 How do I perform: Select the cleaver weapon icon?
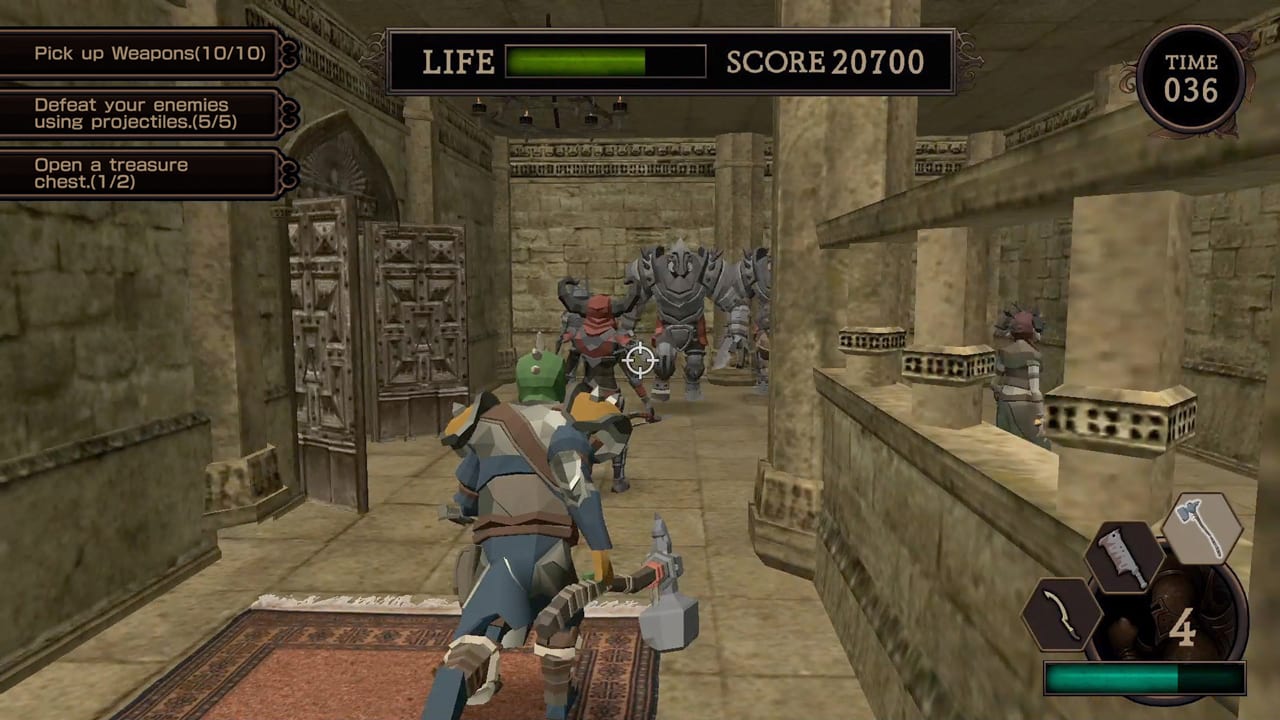pyautogui.click(x=1125, y=558)
